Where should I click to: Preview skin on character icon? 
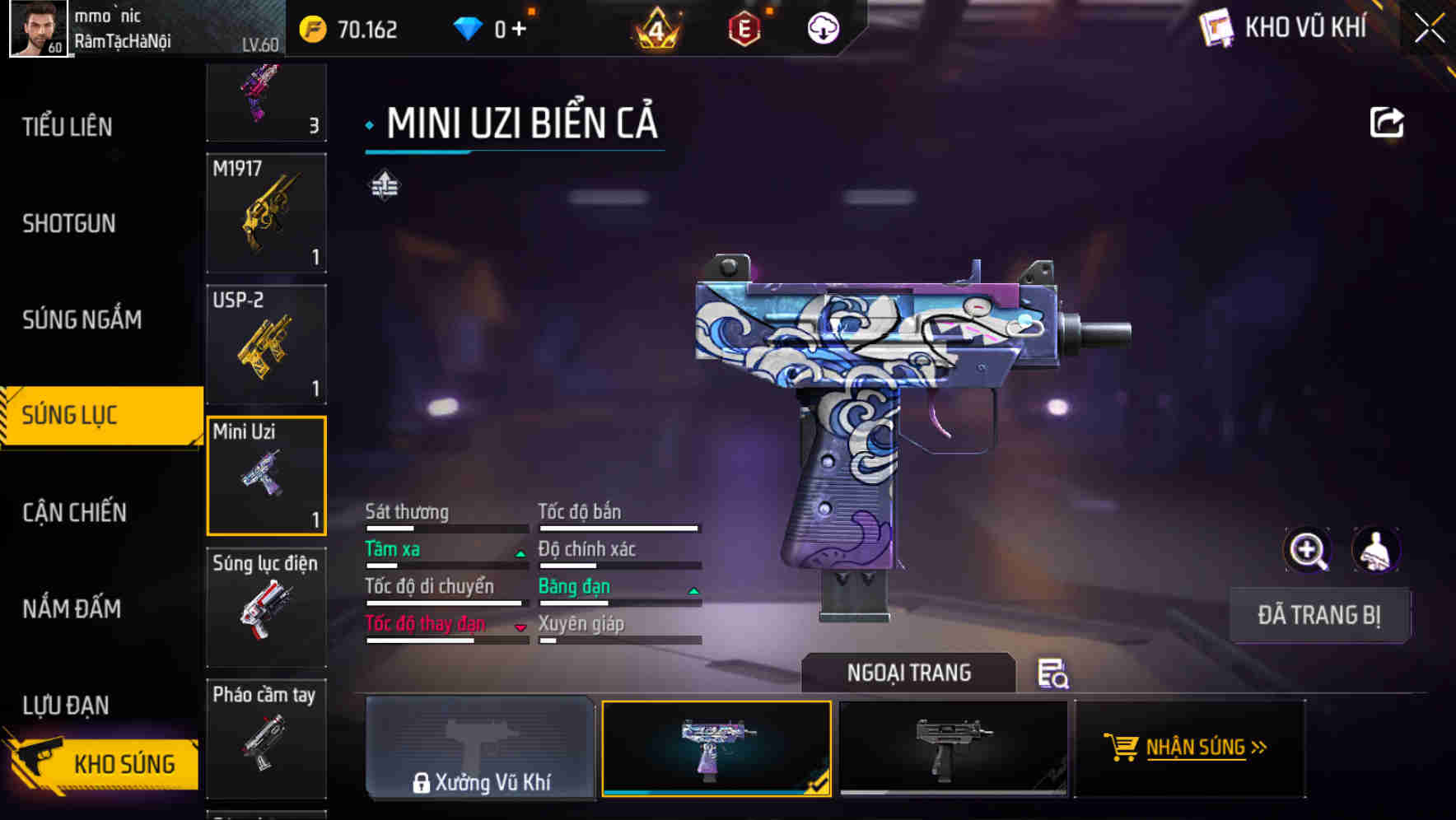pyautogui.click(x=1375, y=550)
